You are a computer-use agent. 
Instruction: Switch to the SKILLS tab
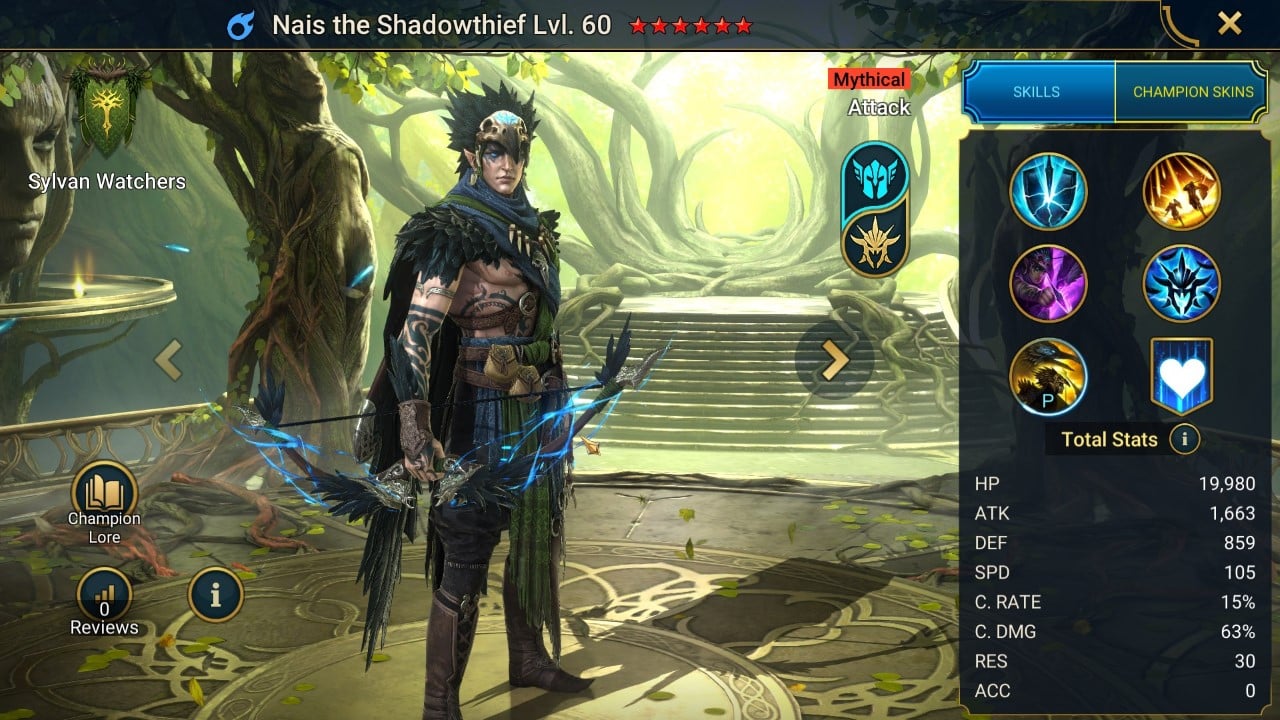tap(1038, 91)
